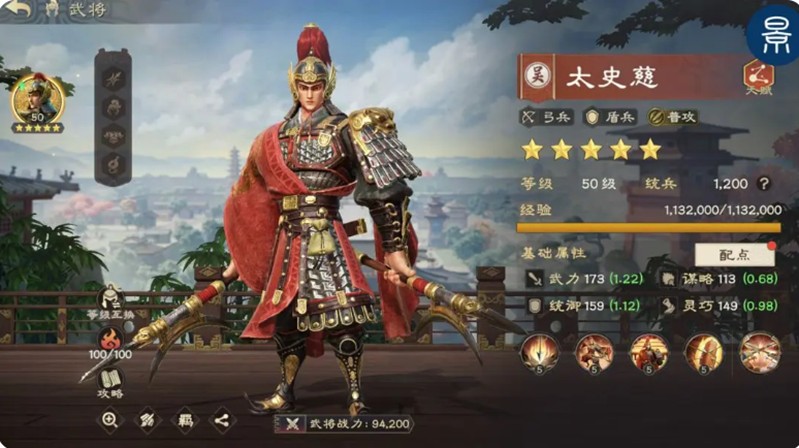Open the 配点 attribute allocation button
The width and height of the screenshot is (799, 448).
click(734, 254)
